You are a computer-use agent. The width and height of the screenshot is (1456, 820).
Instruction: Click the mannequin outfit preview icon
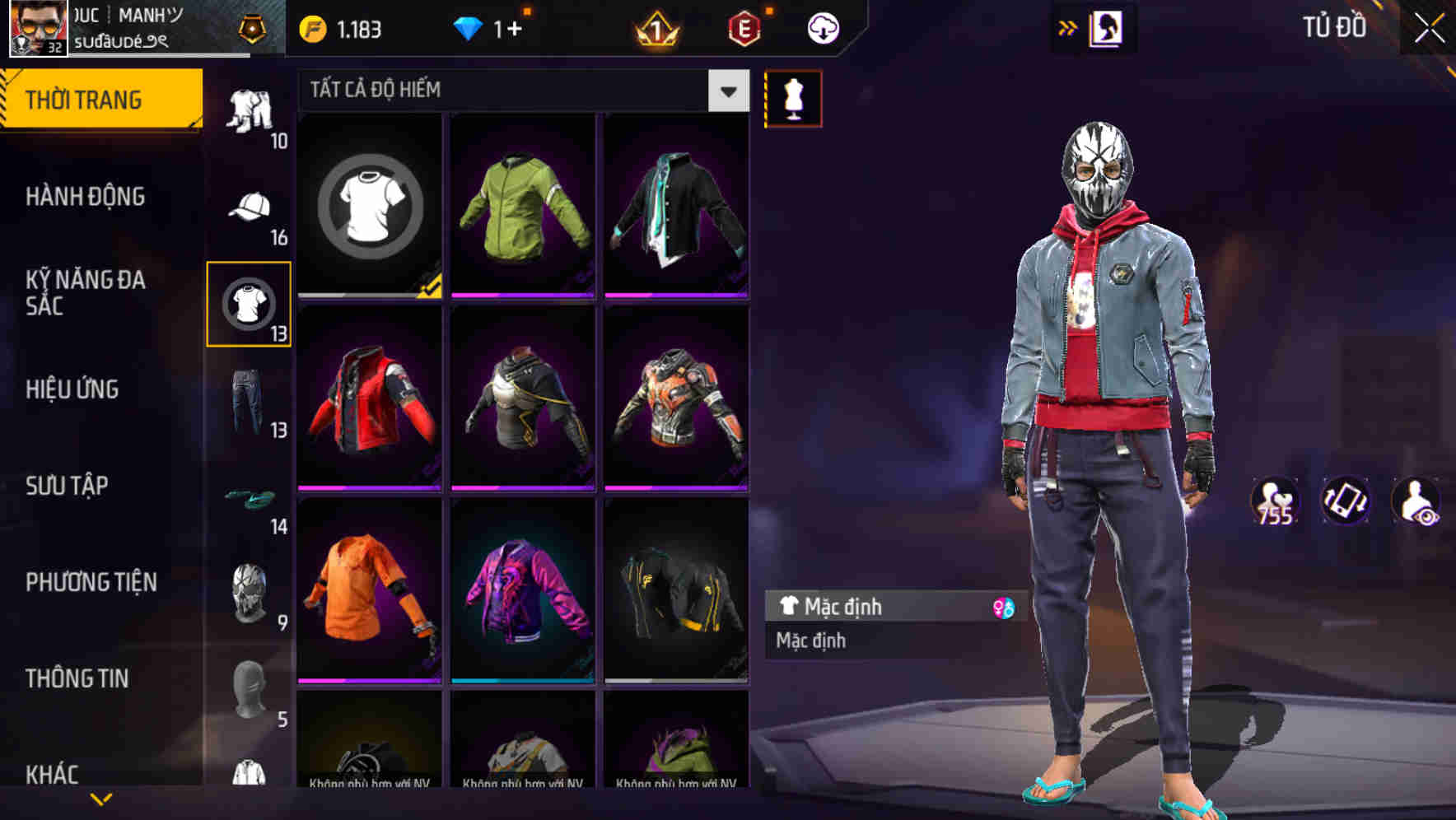[793, 97]
